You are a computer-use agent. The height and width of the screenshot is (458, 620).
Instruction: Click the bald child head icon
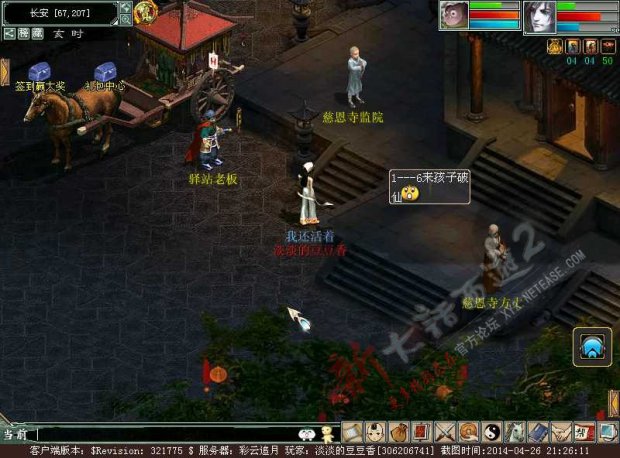(376, 432)
